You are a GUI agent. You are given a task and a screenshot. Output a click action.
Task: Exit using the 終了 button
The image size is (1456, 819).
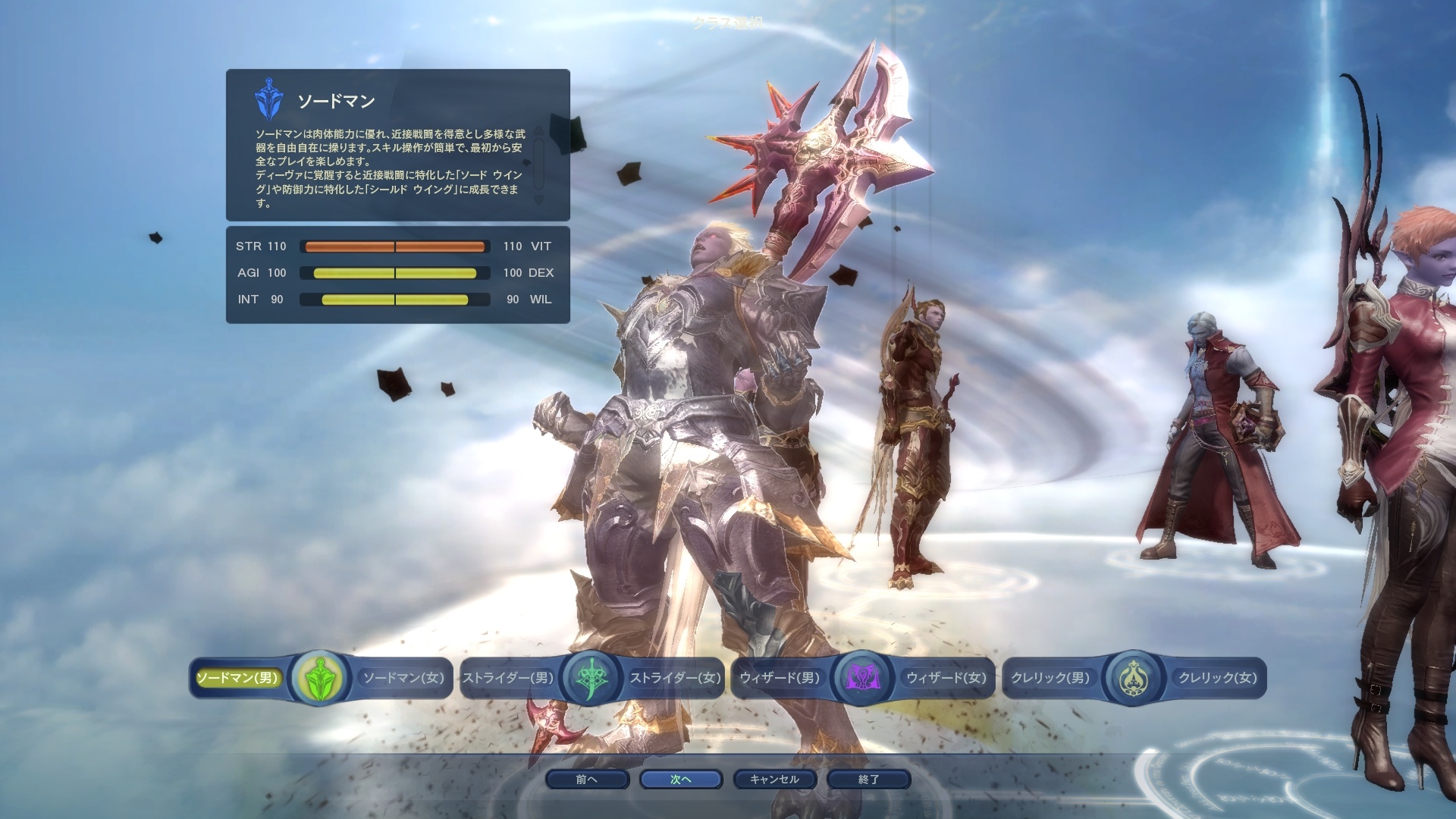pos(868,780)
